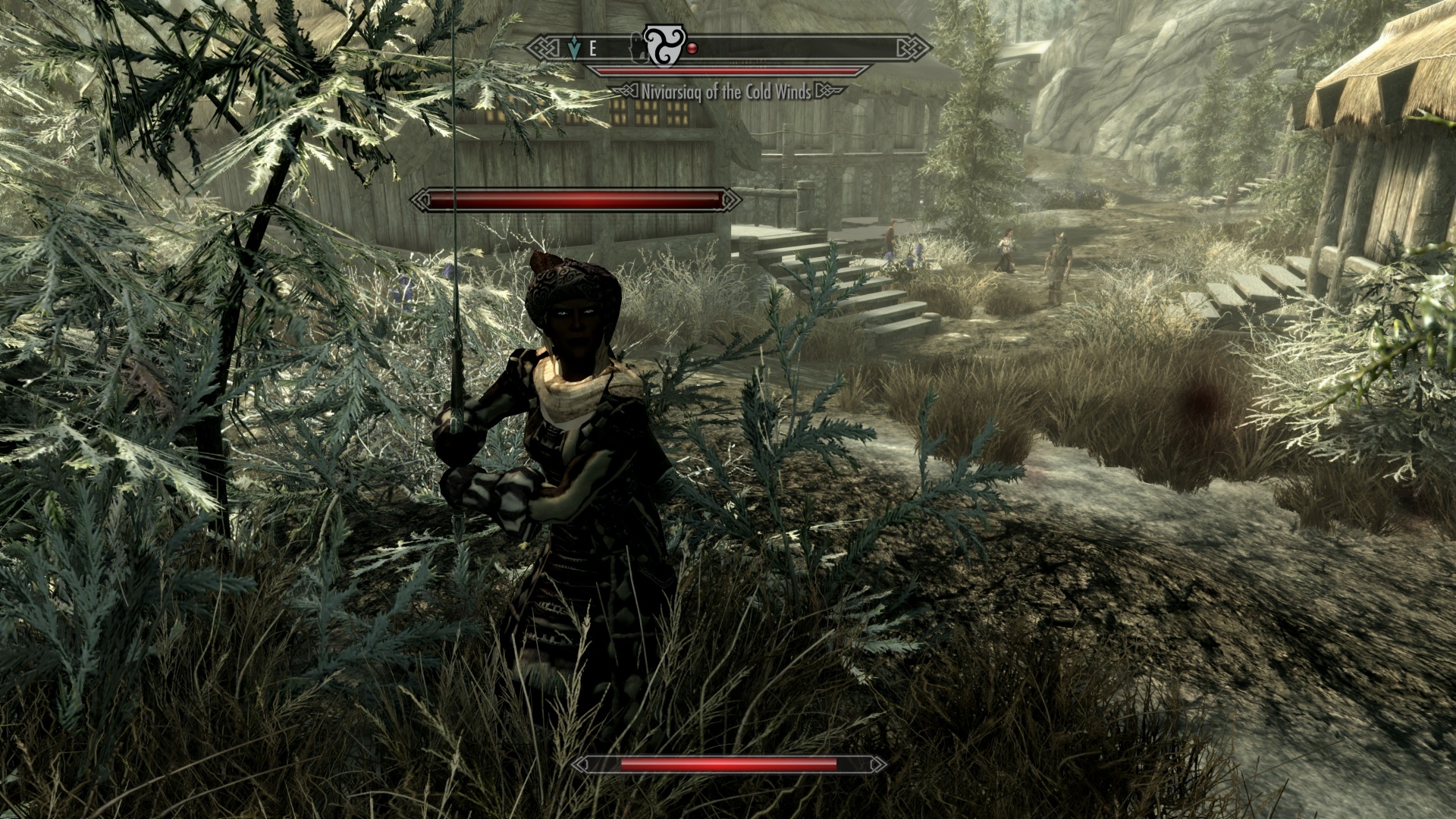Click the red enemy dot on the compass
The image size is (1456, 819).
[x=692, y=49]
